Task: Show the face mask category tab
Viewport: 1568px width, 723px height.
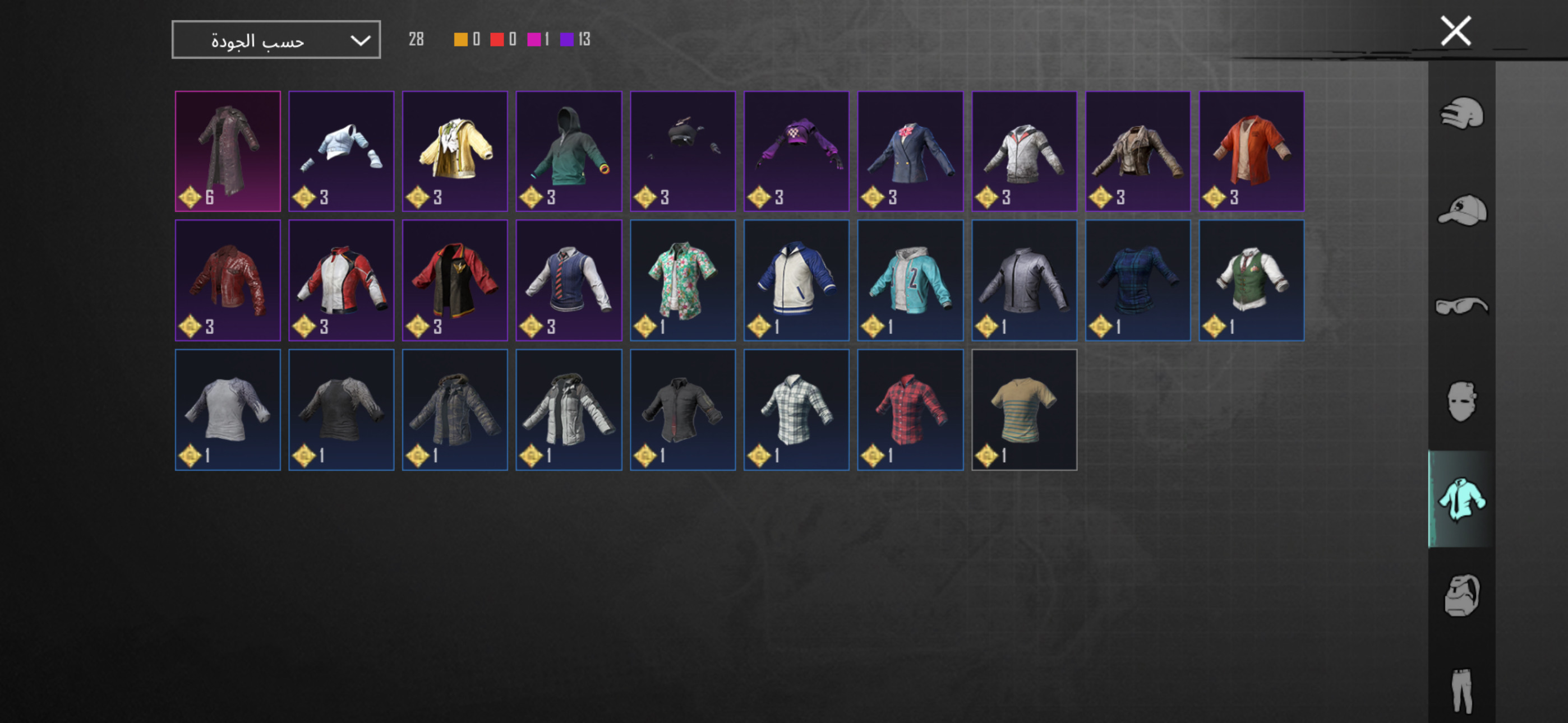Action: pyautogui.click(x=1461, y=402)
